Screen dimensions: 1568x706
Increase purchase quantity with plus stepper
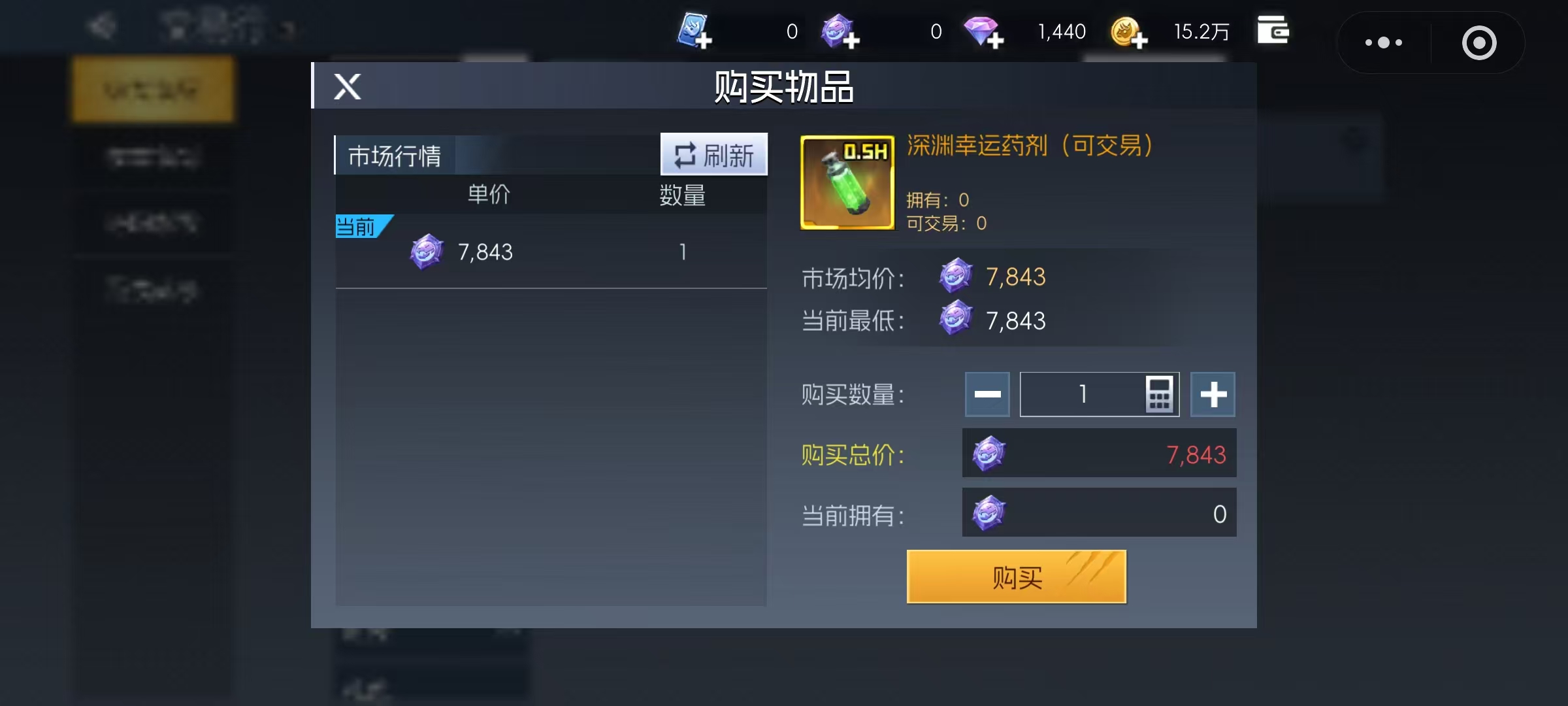click(1213, 394)
